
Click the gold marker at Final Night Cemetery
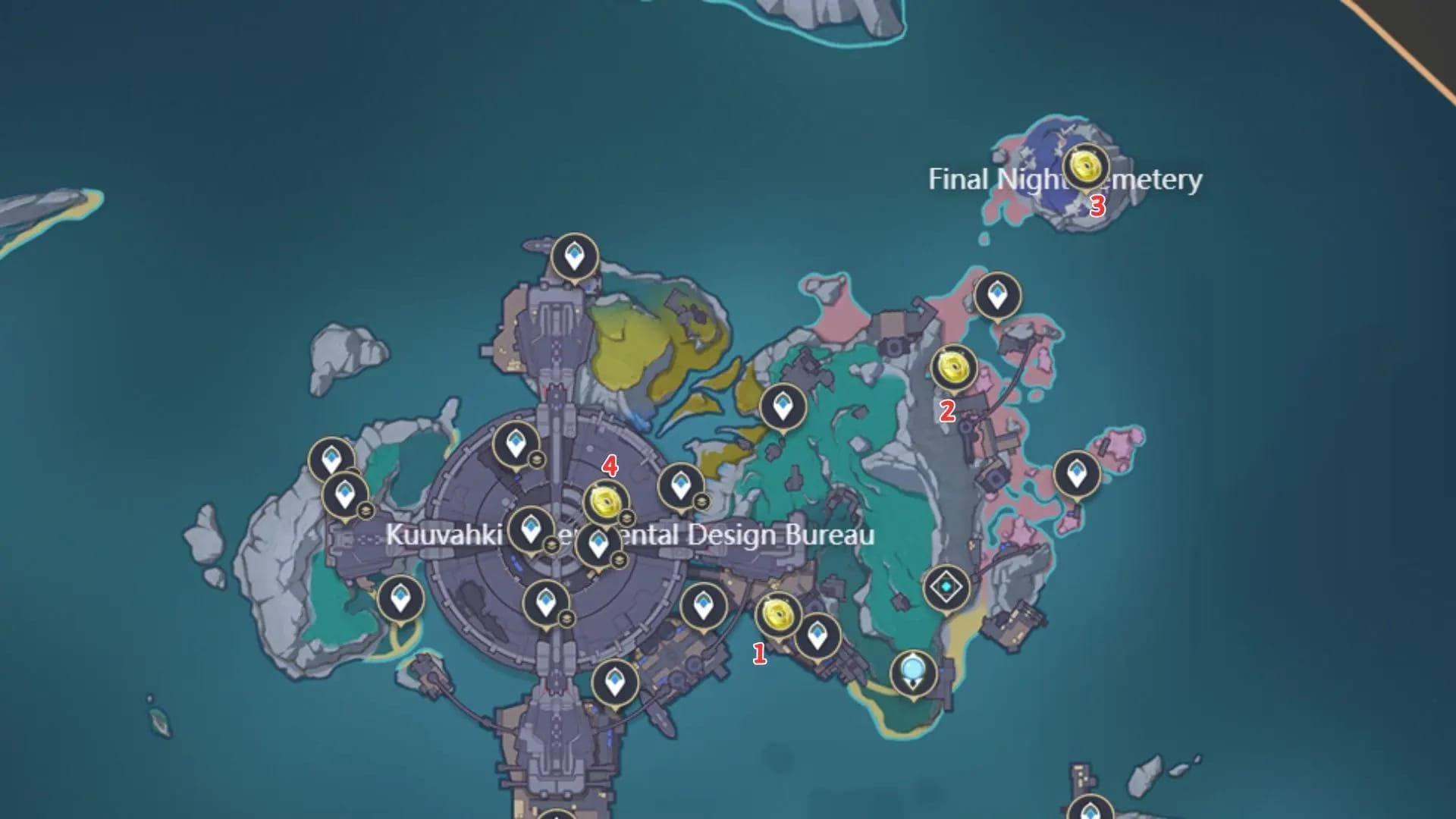pos(1086,166)
